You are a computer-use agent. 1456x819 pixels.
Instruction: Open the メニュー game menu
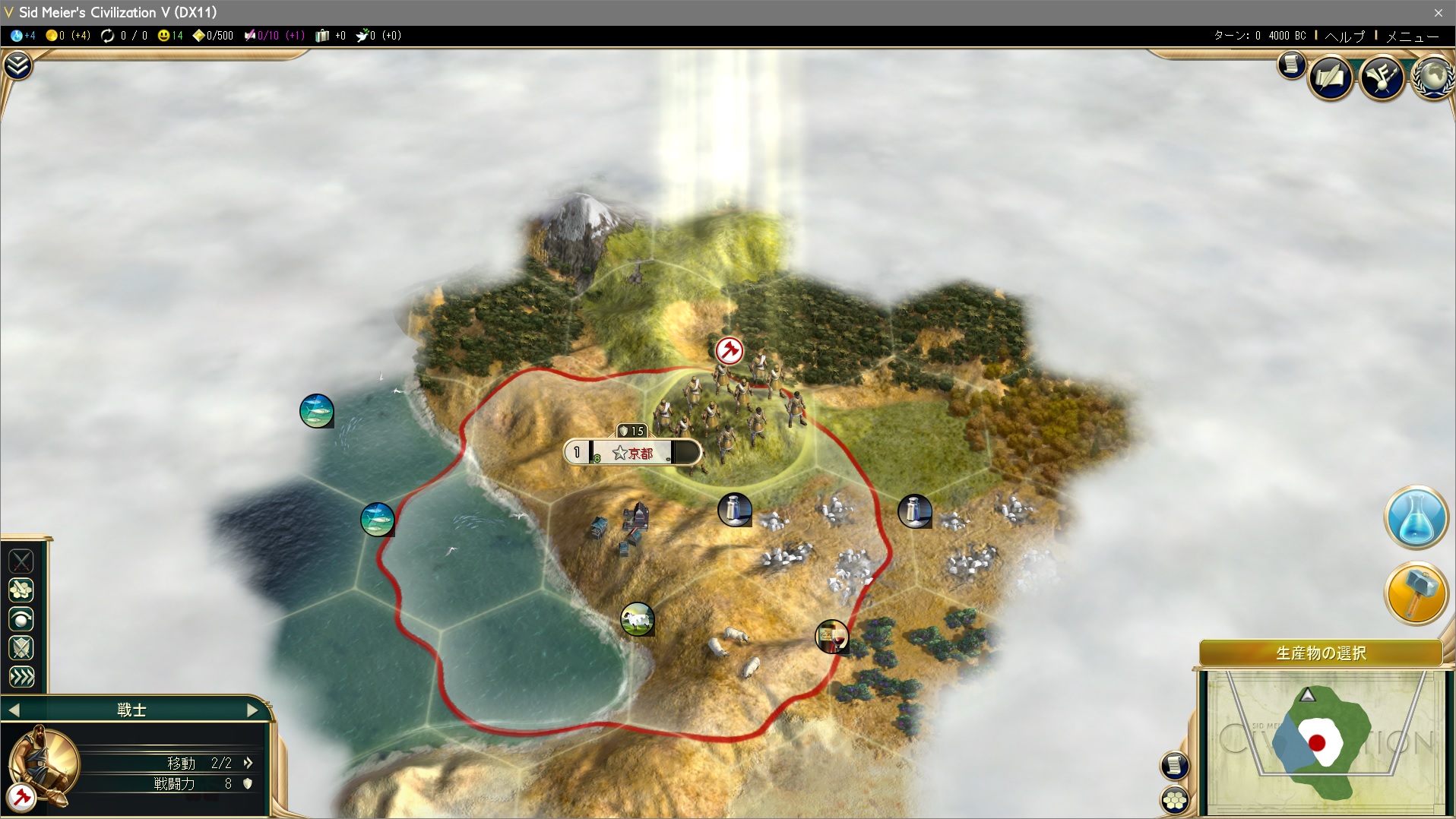pyautogui.click(x=1412, y=36)
